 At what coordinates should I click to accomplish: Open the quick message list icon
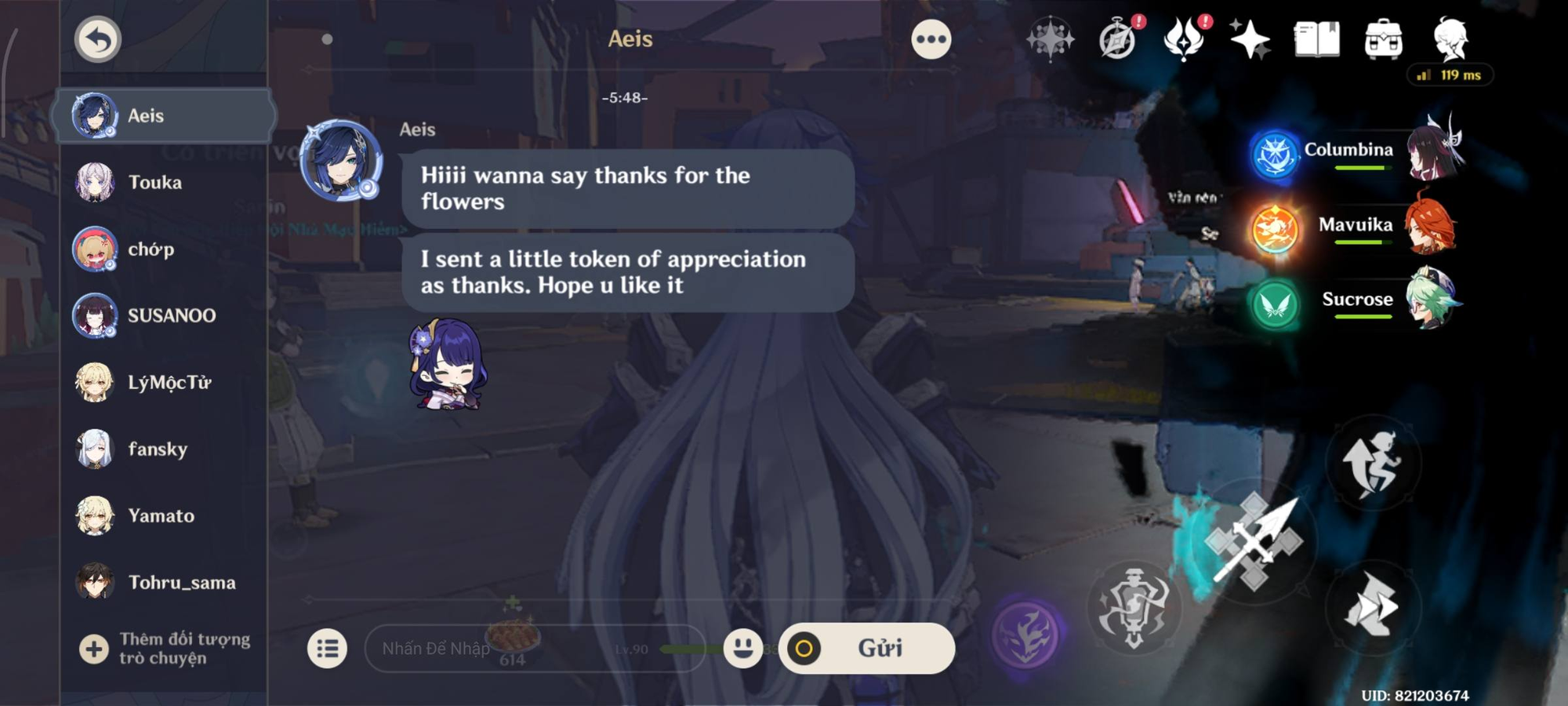click(x=327, y=649)
